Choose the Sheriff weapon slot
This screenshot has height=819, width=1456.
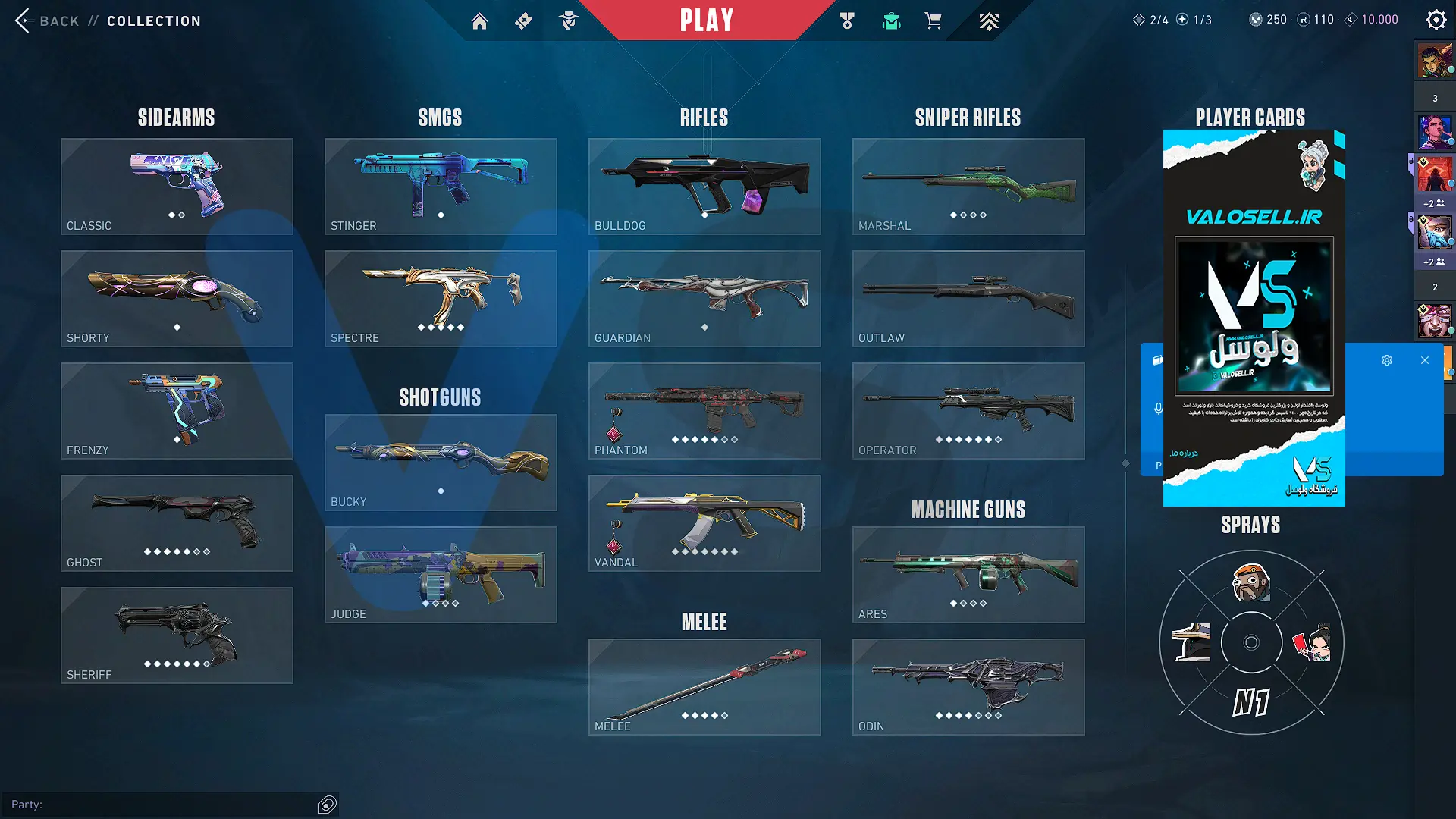click(x=177, y=635)
